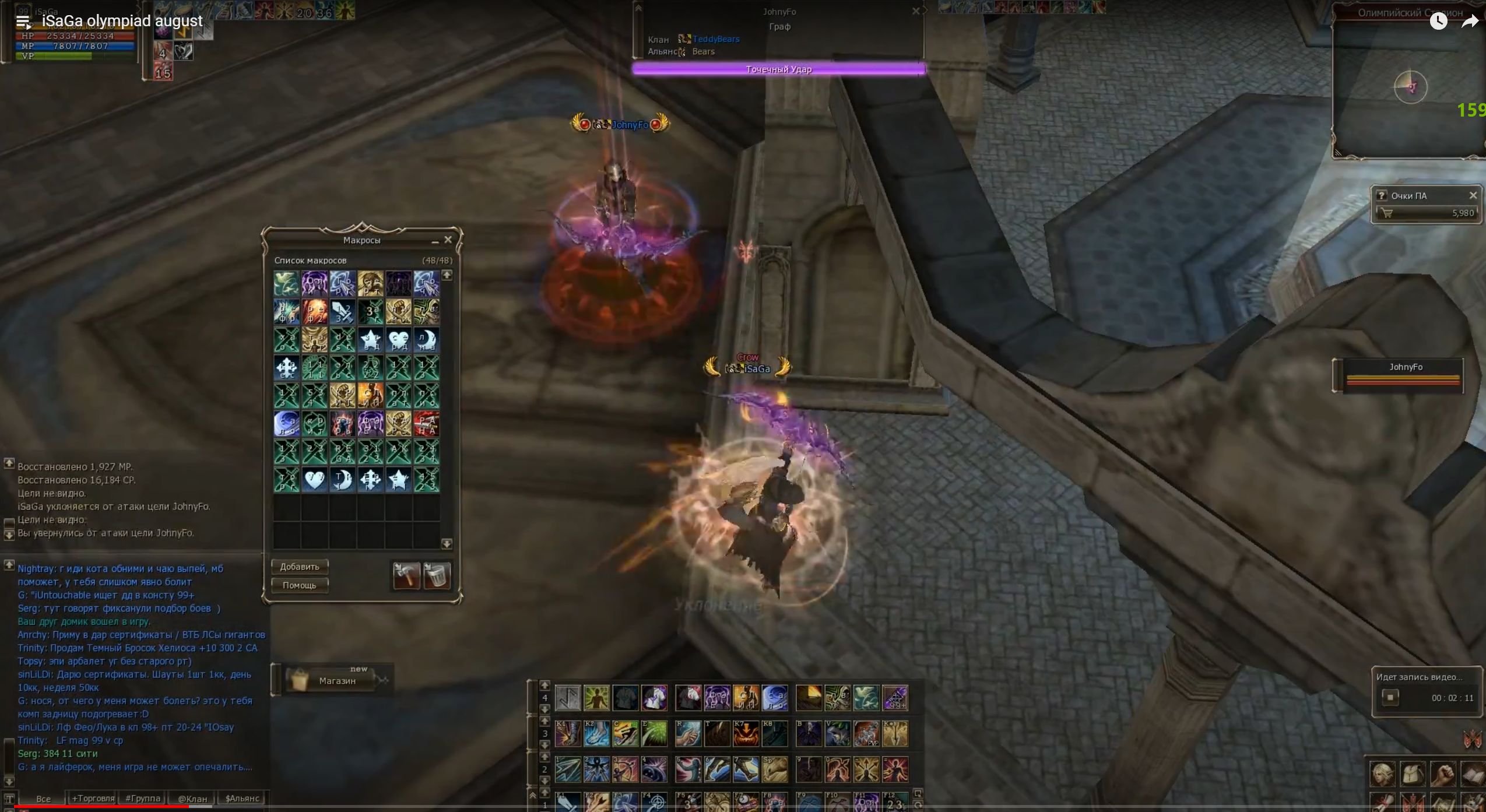1486x812 pixels.
Task: Close the JohnyFo target window
Action: coord(916,11)
